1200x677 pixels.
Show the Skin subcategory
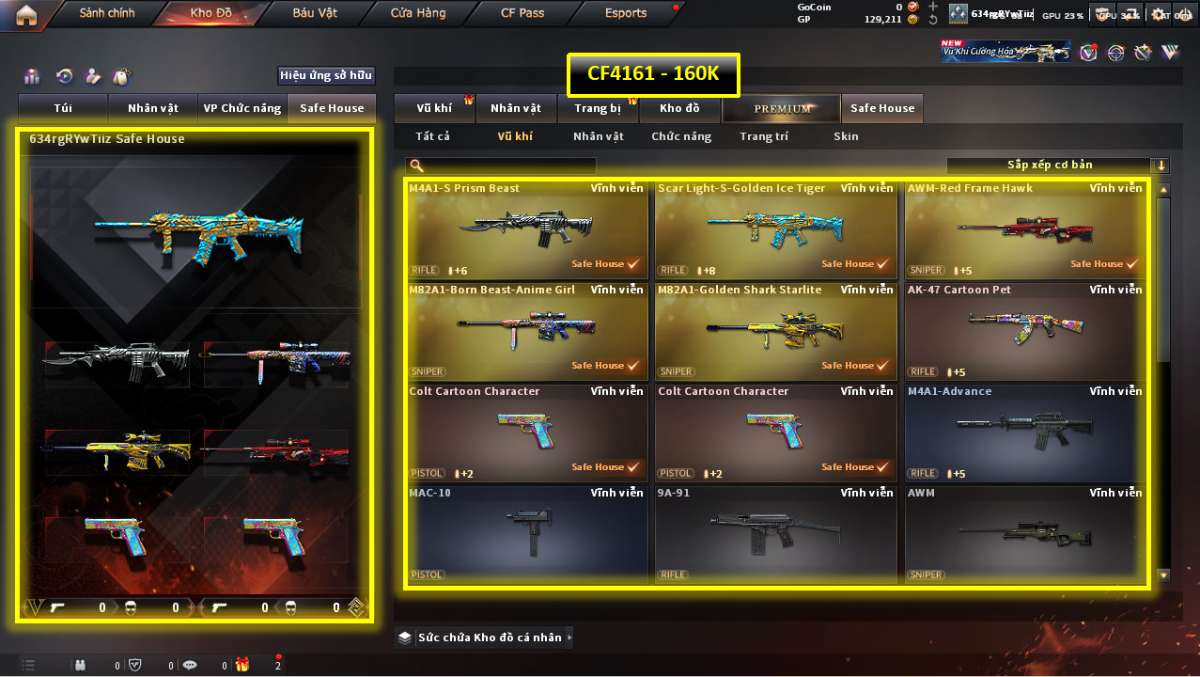point(845,137)
